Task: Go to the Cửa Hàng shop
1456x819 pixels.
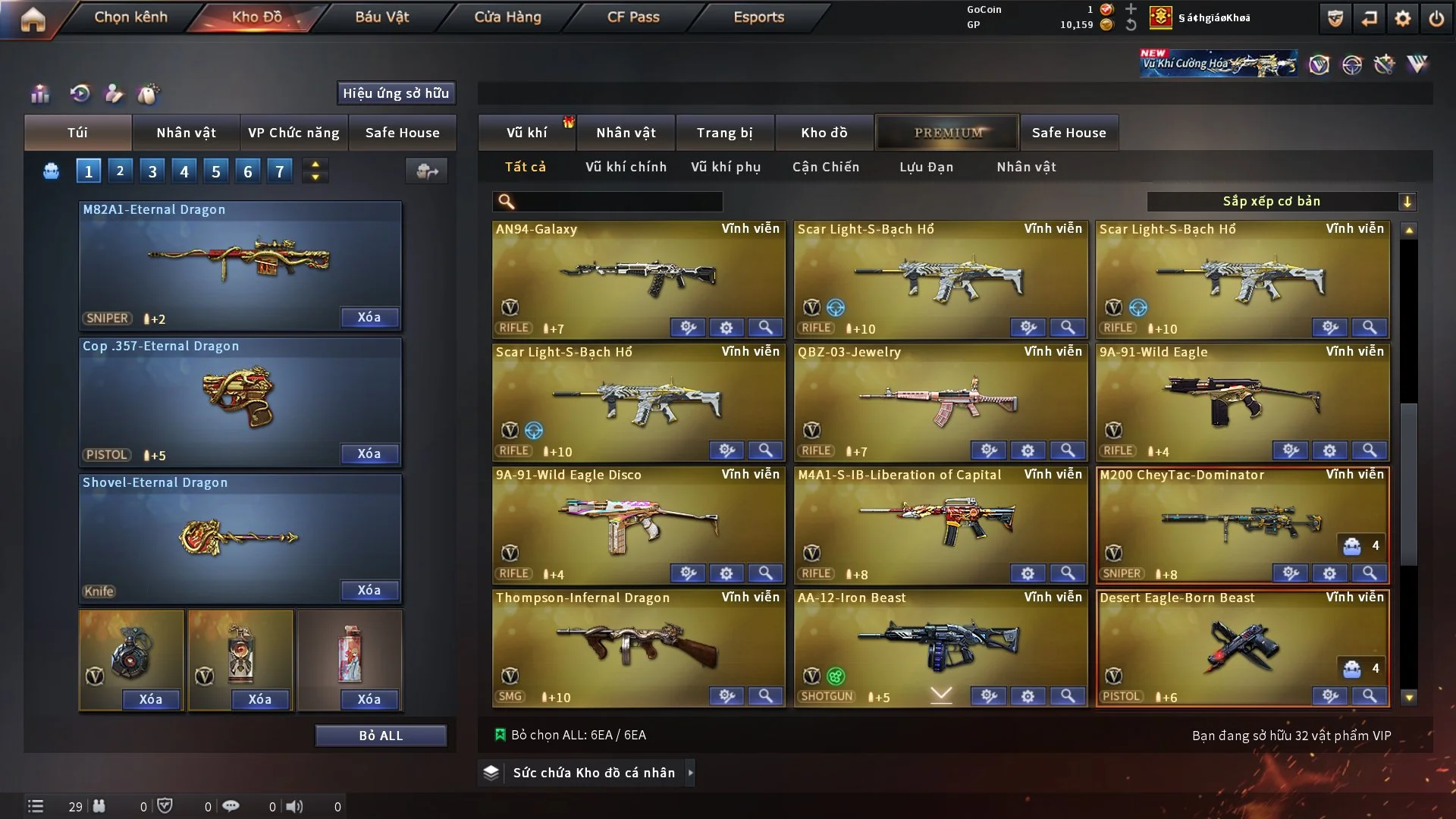Action: pos(507,17)
